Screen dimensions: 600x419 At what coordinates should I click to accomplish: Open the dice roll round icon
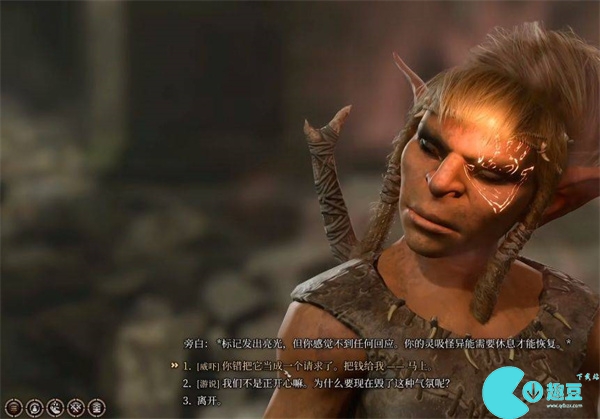[x=55, y=407]
